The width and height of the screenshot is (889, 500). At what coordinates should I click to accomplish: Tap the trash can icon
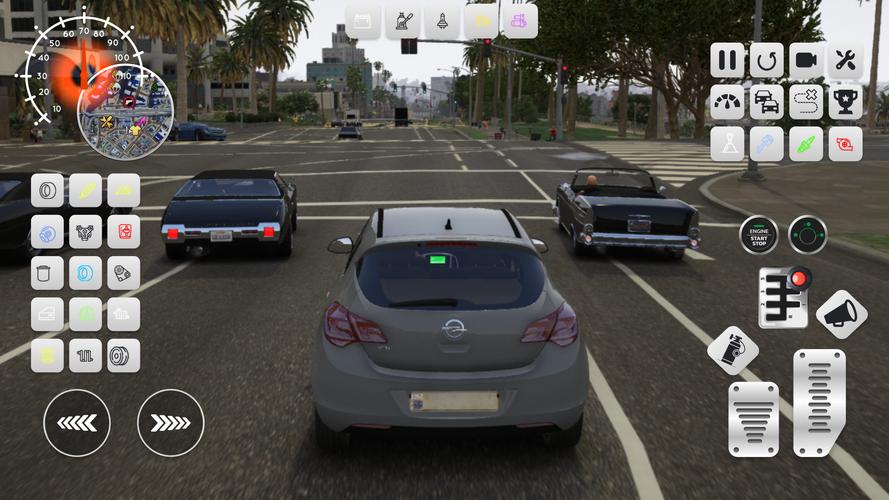[x=47, y=273]
